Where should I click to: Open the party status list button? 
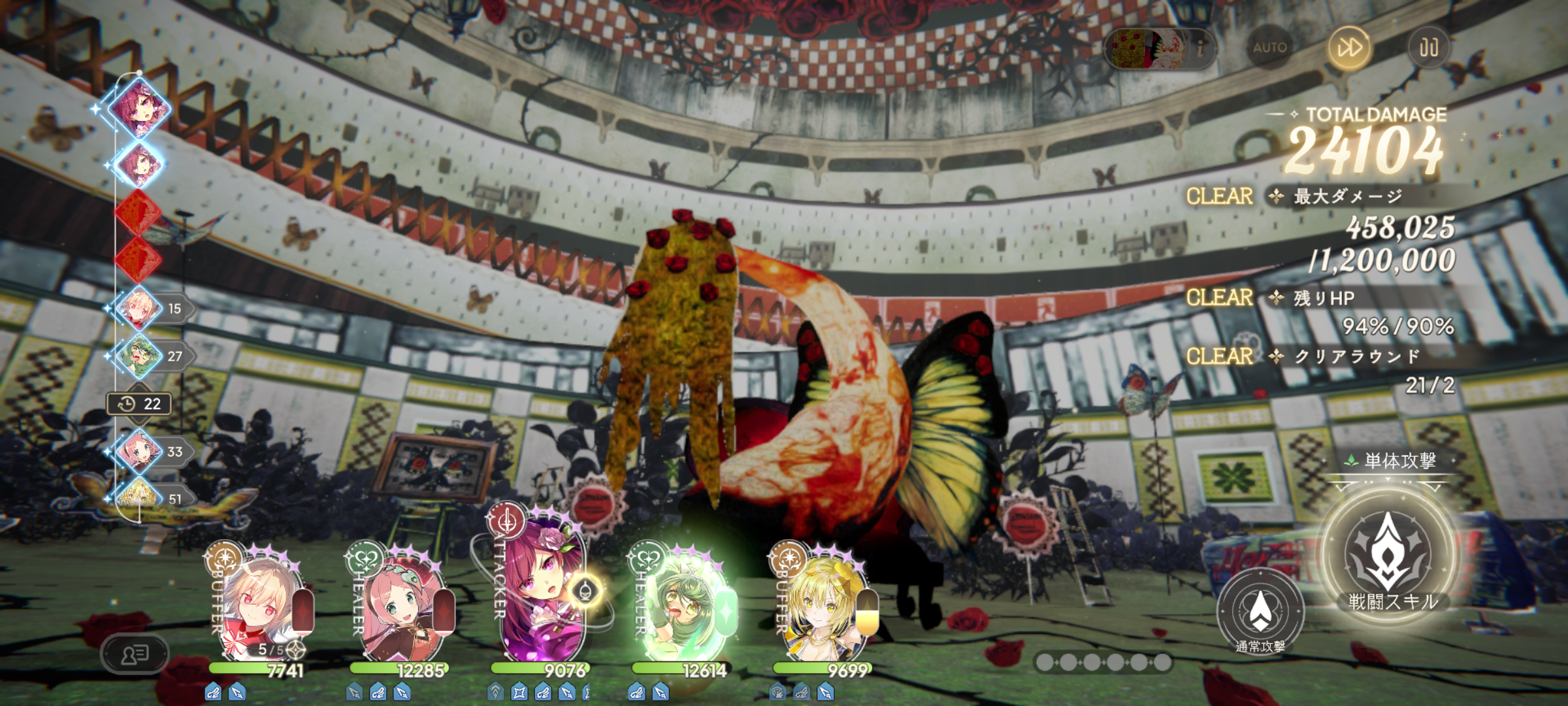click(135, 654)
